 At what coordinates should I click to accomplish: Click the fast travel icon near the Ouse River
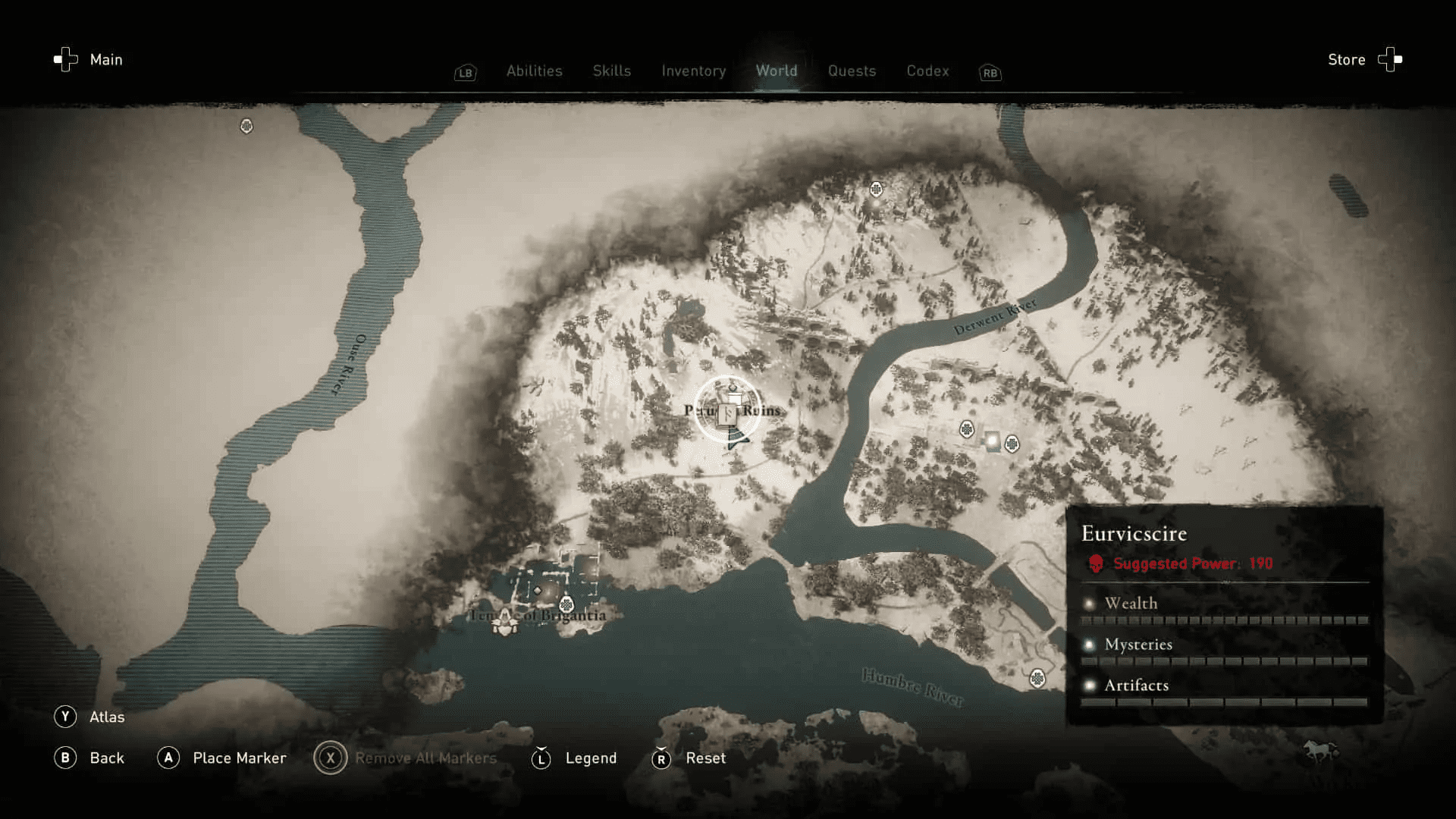click(x=246, y=127)
